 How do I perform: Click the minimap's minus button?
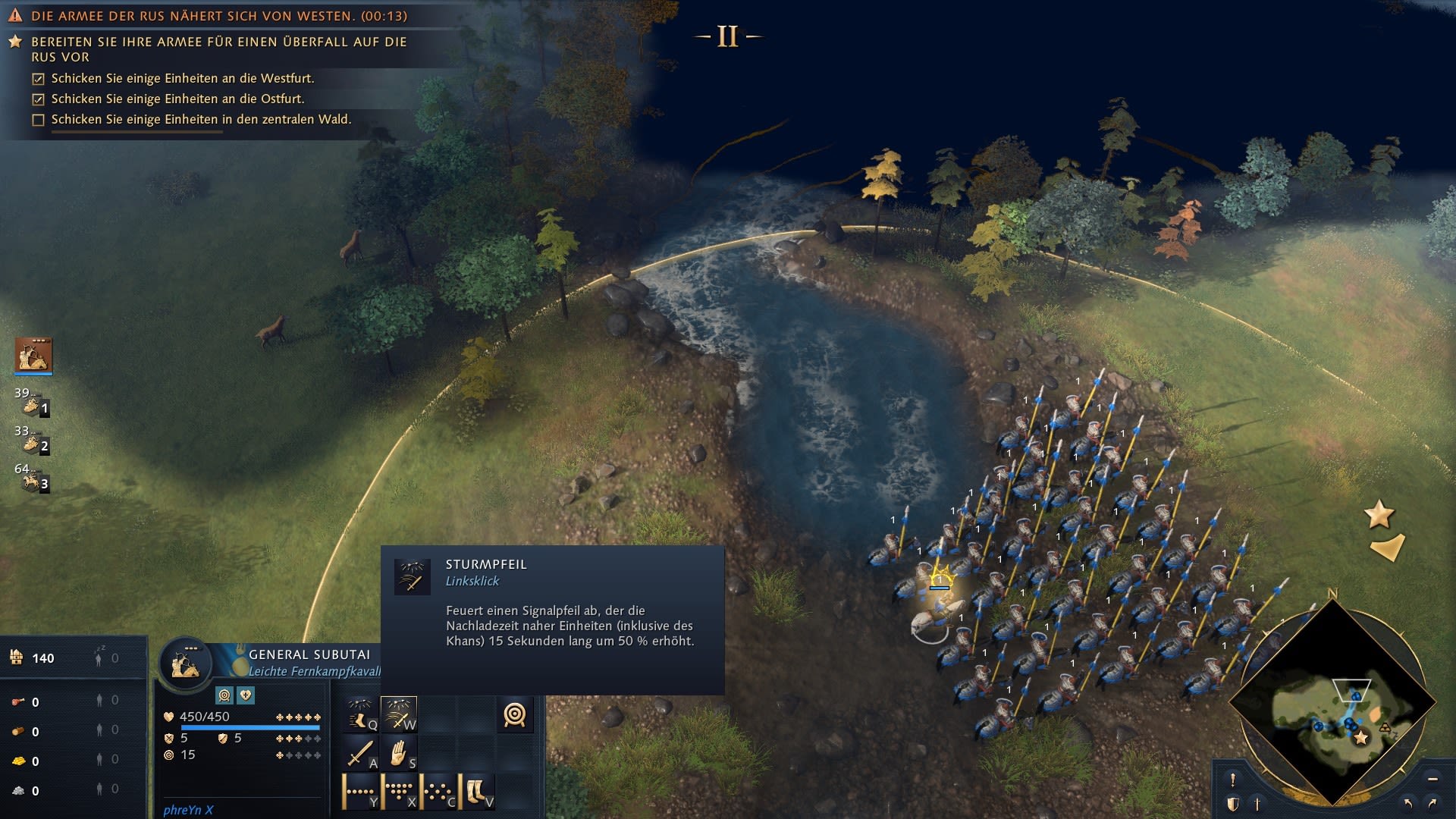click(x=1432, y=779)
